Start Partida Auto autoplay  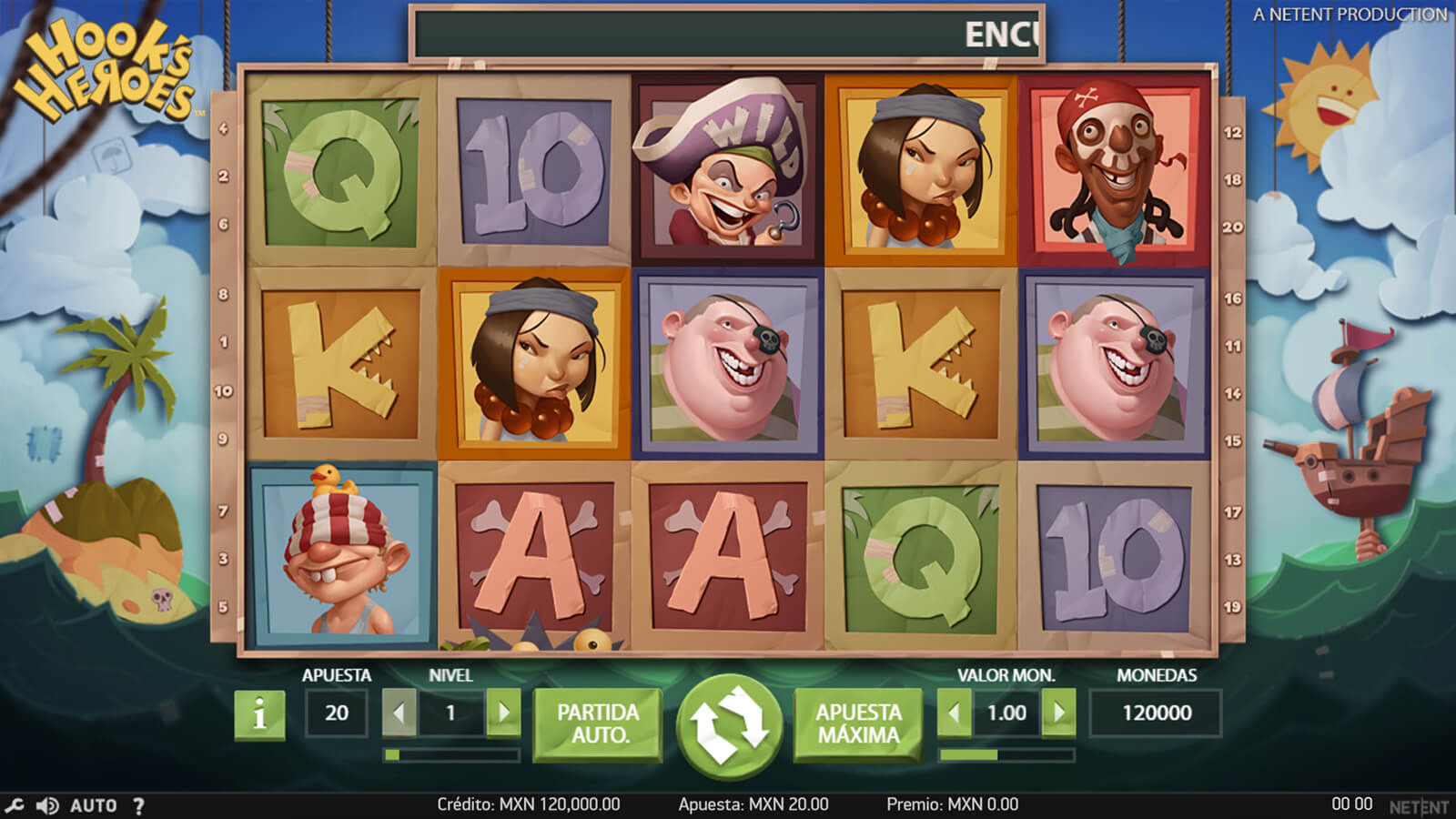598,723
